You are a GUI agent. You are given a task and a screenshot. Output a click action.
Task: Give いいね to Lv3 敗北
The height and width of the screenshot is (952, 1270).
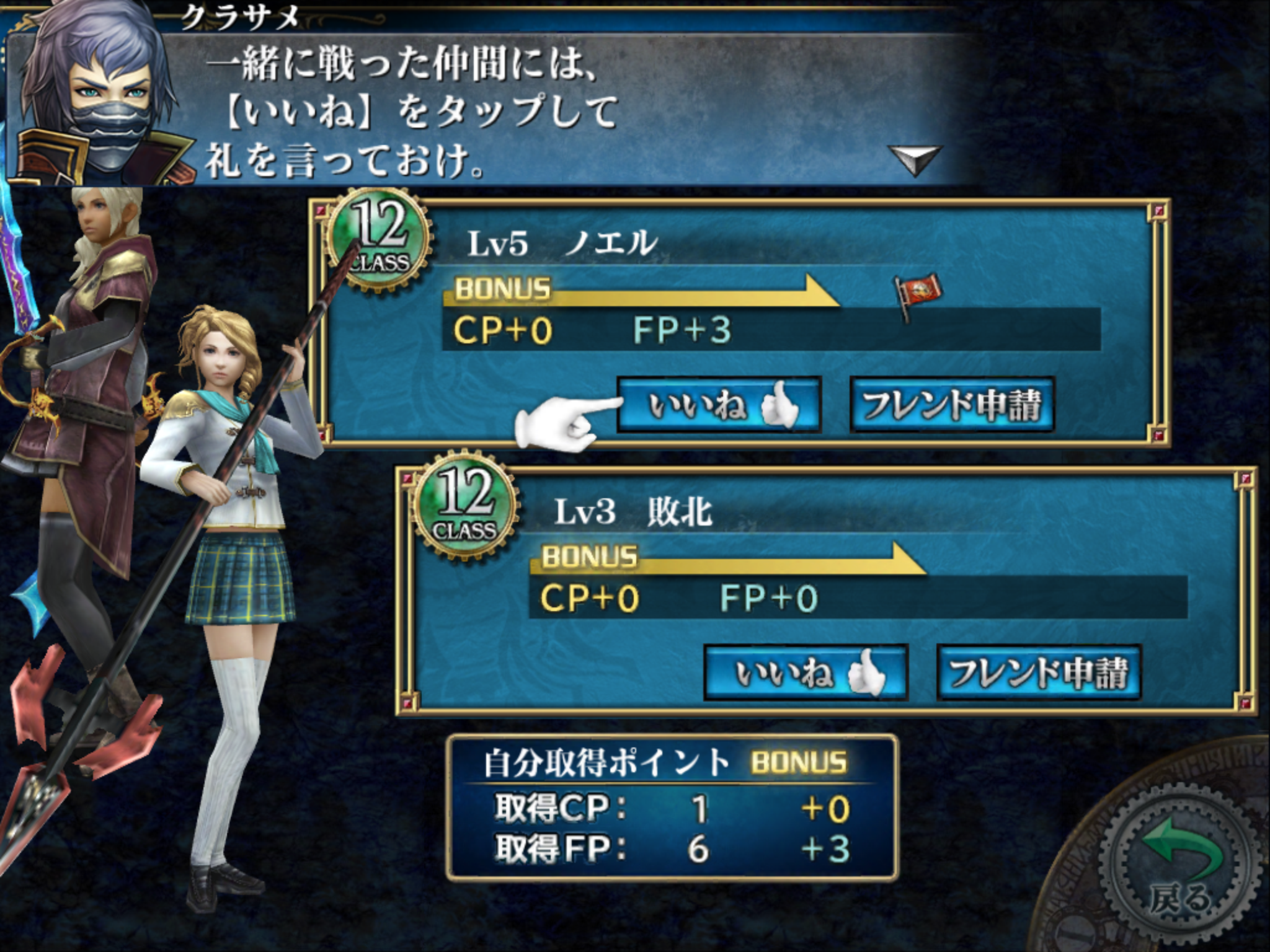806,673
